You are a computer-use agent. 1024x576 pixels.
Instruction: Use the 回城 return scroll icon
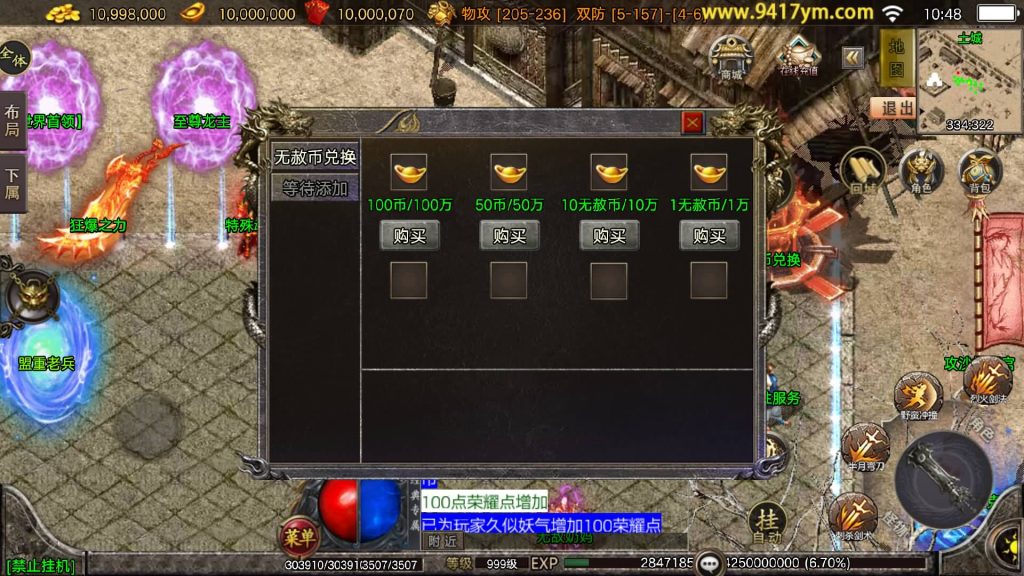(x=862, y=172)
